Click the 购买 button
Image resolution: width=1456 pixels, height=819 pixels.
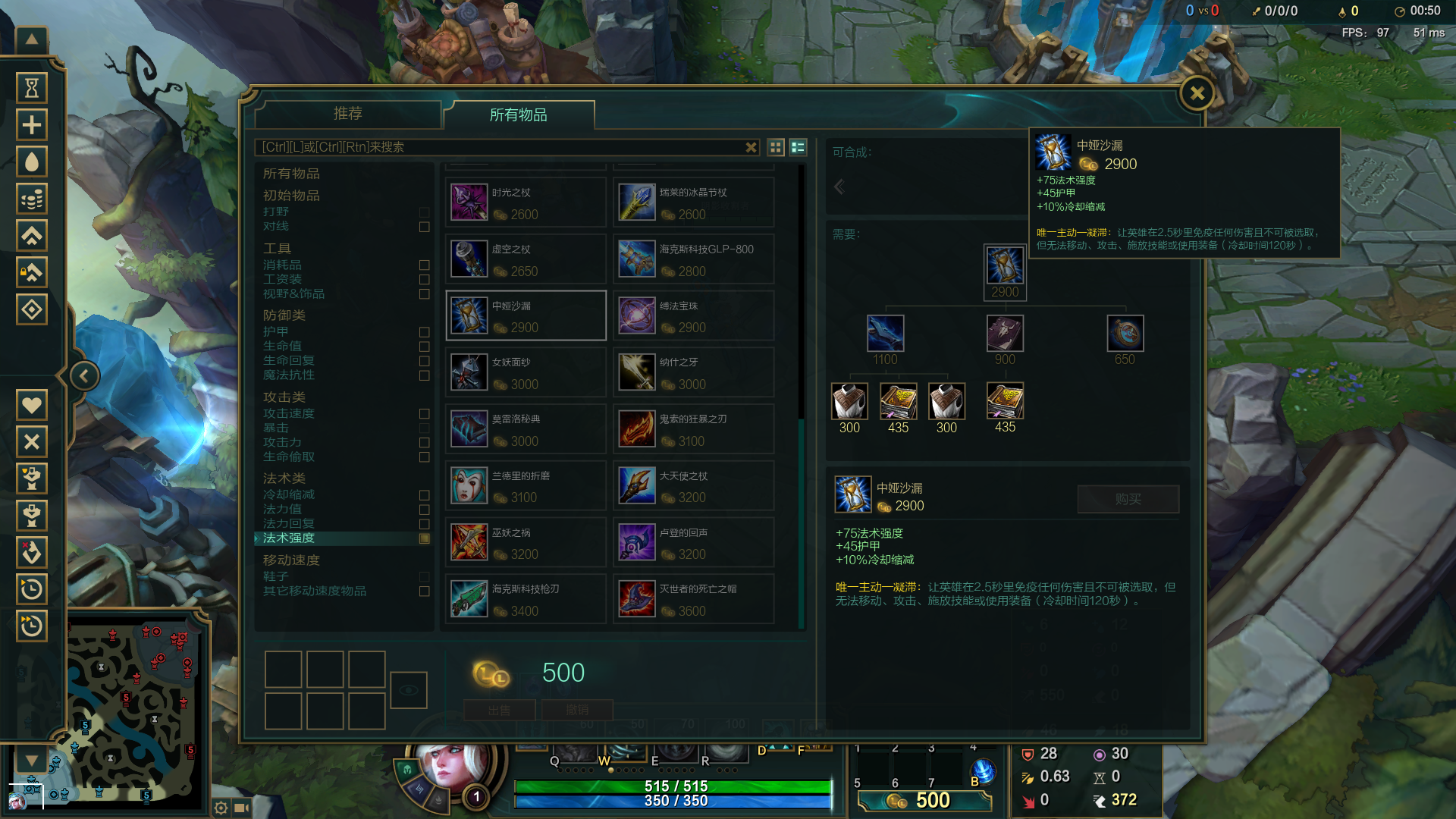(x=1128, y=499)
